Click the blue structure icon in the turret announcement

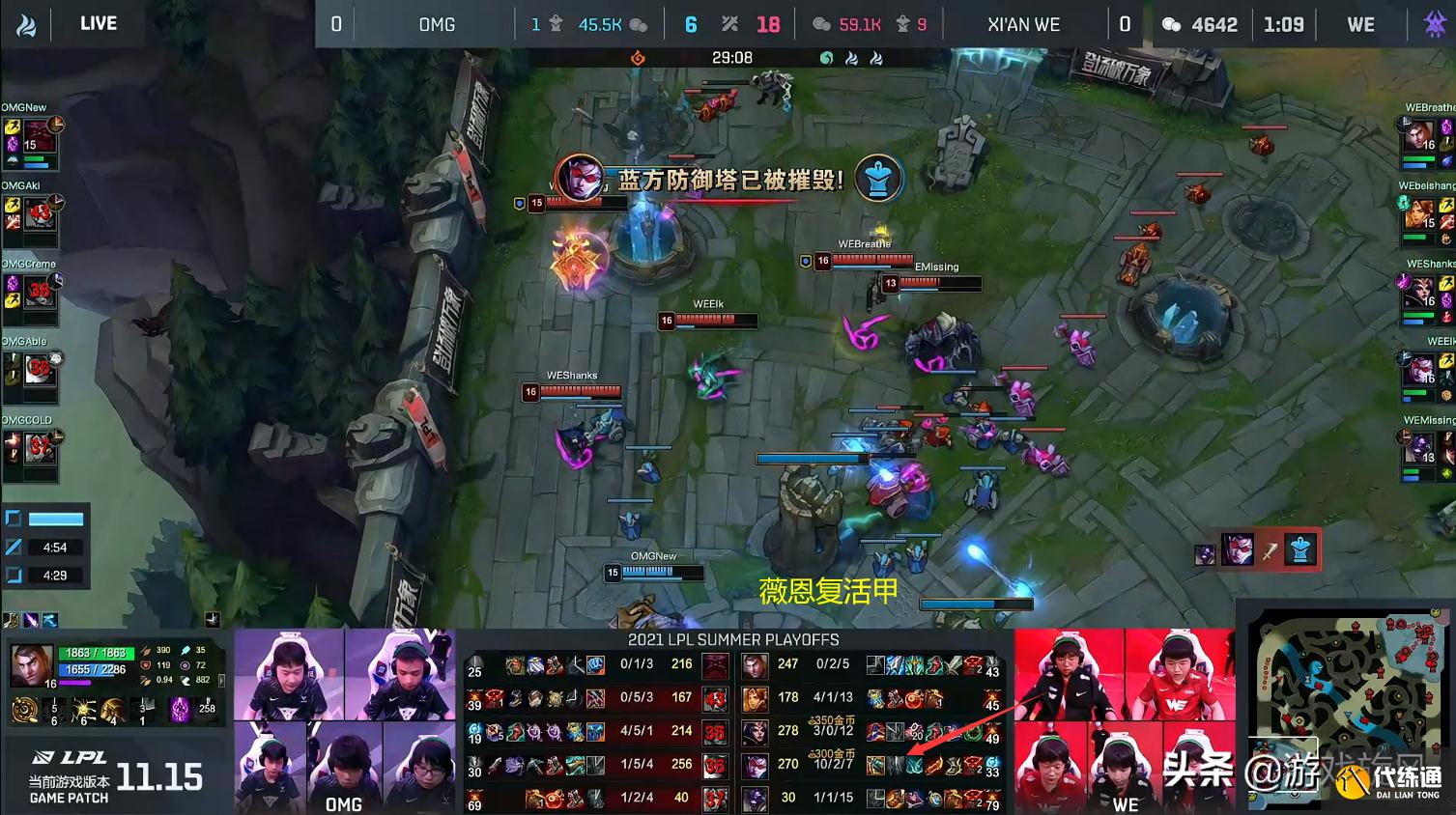coord(877,177)
